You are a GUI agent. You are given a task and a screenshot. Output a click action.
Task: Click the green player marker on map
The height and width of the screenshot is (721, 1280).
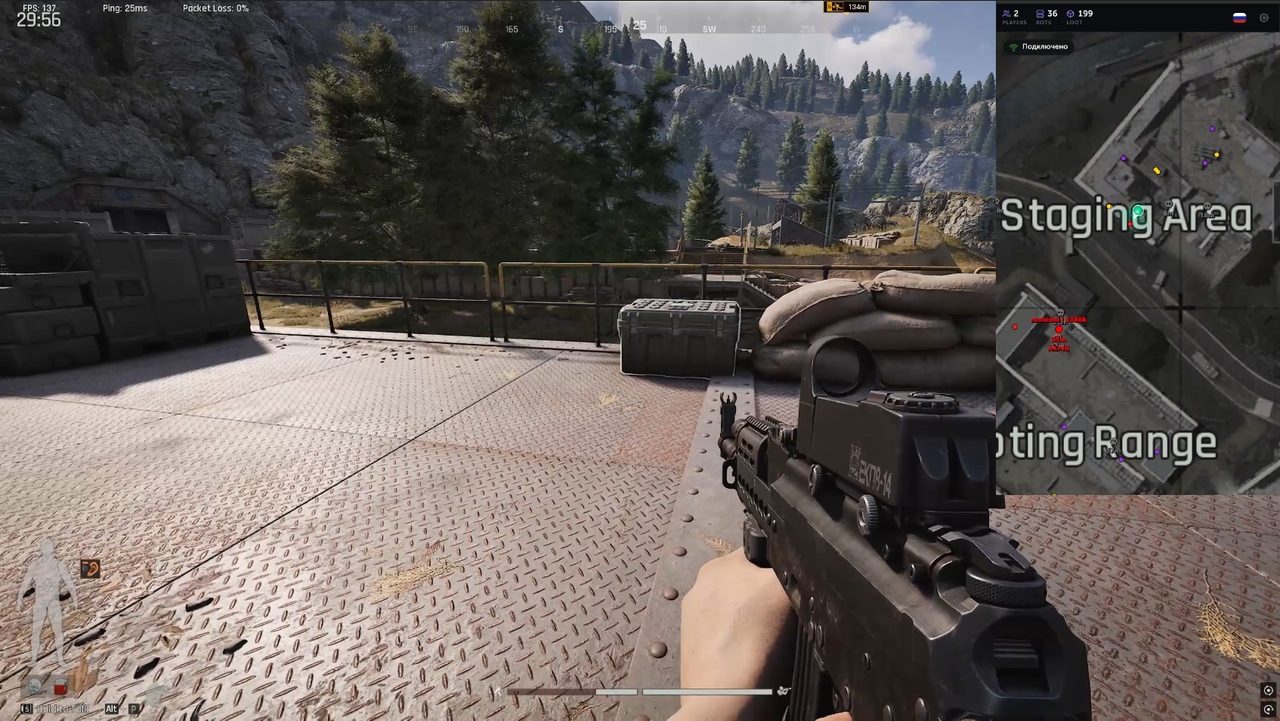[x=1138, y=212]
